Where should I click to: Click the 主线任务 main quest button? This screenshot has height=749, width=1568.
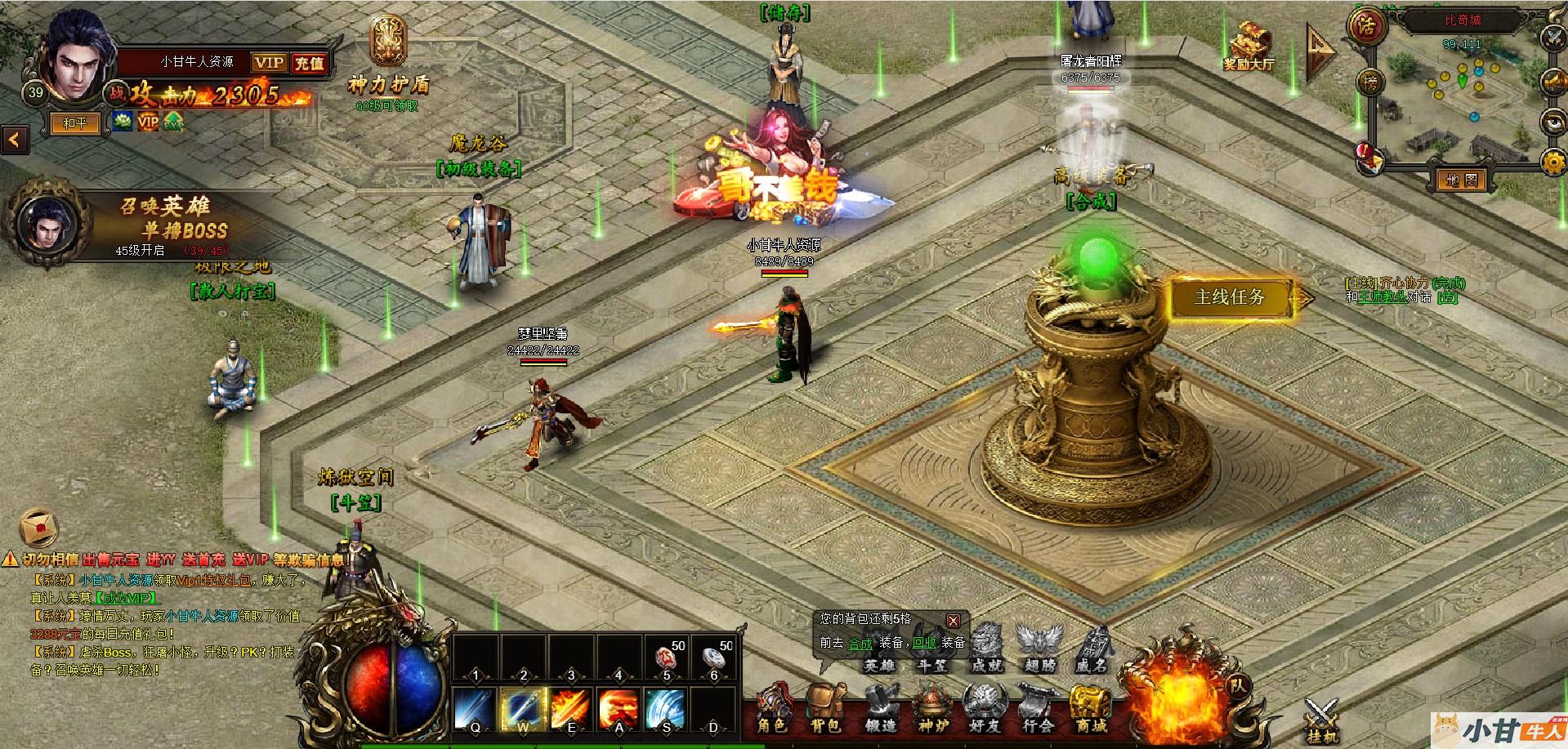1230,297
